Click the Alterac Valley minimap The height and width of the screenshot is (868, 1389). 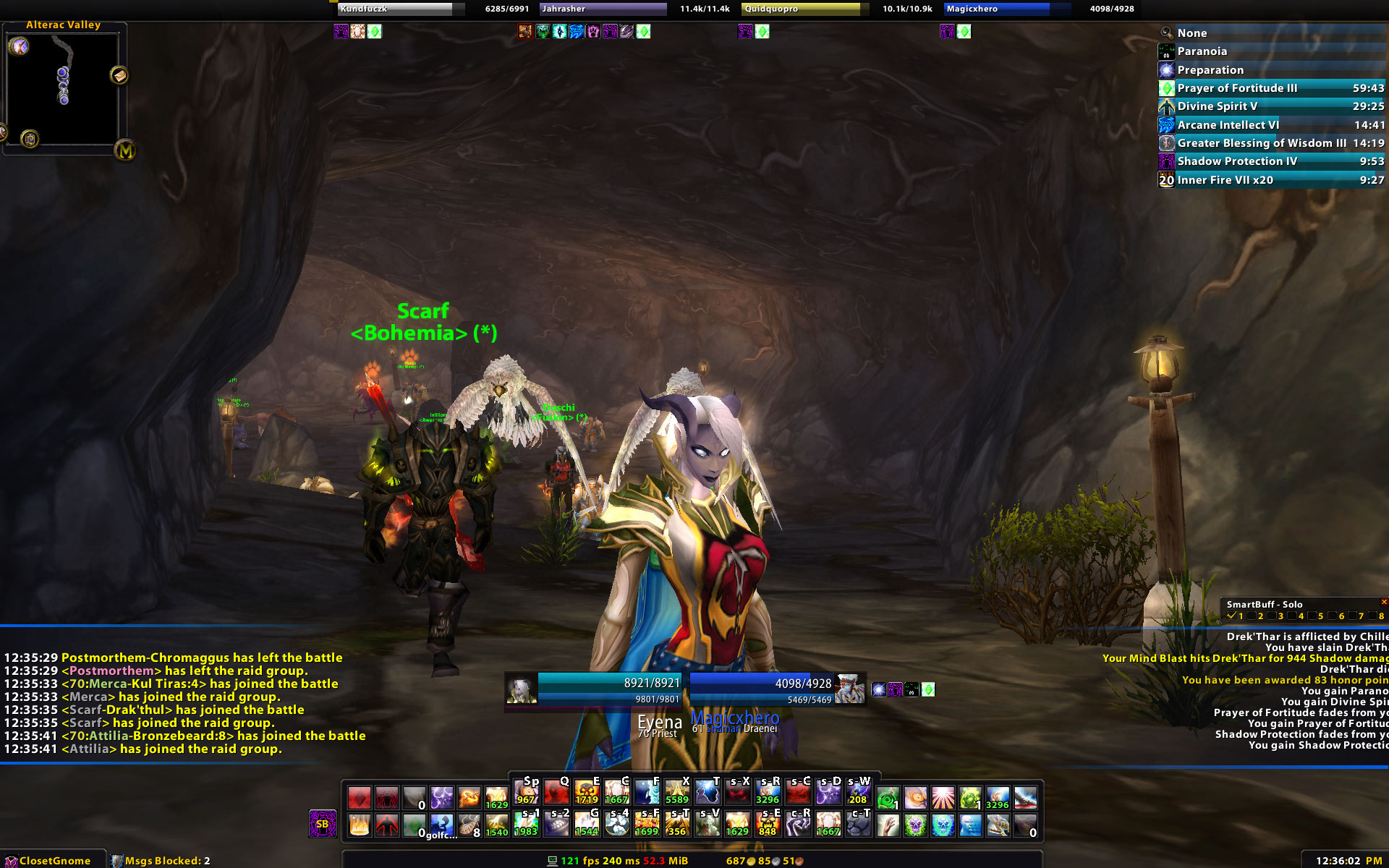[64, 87]
